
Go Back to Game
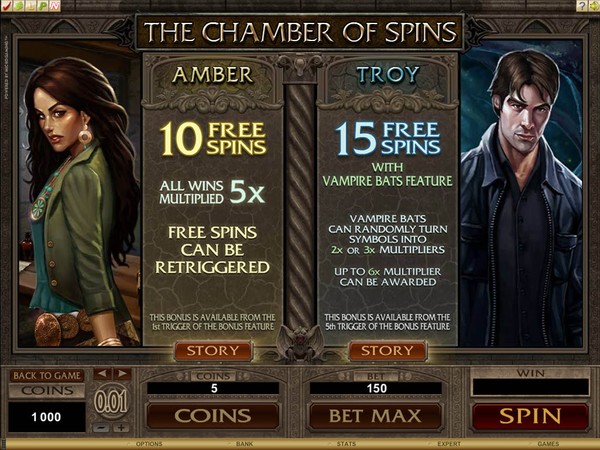tap(46, 375)
